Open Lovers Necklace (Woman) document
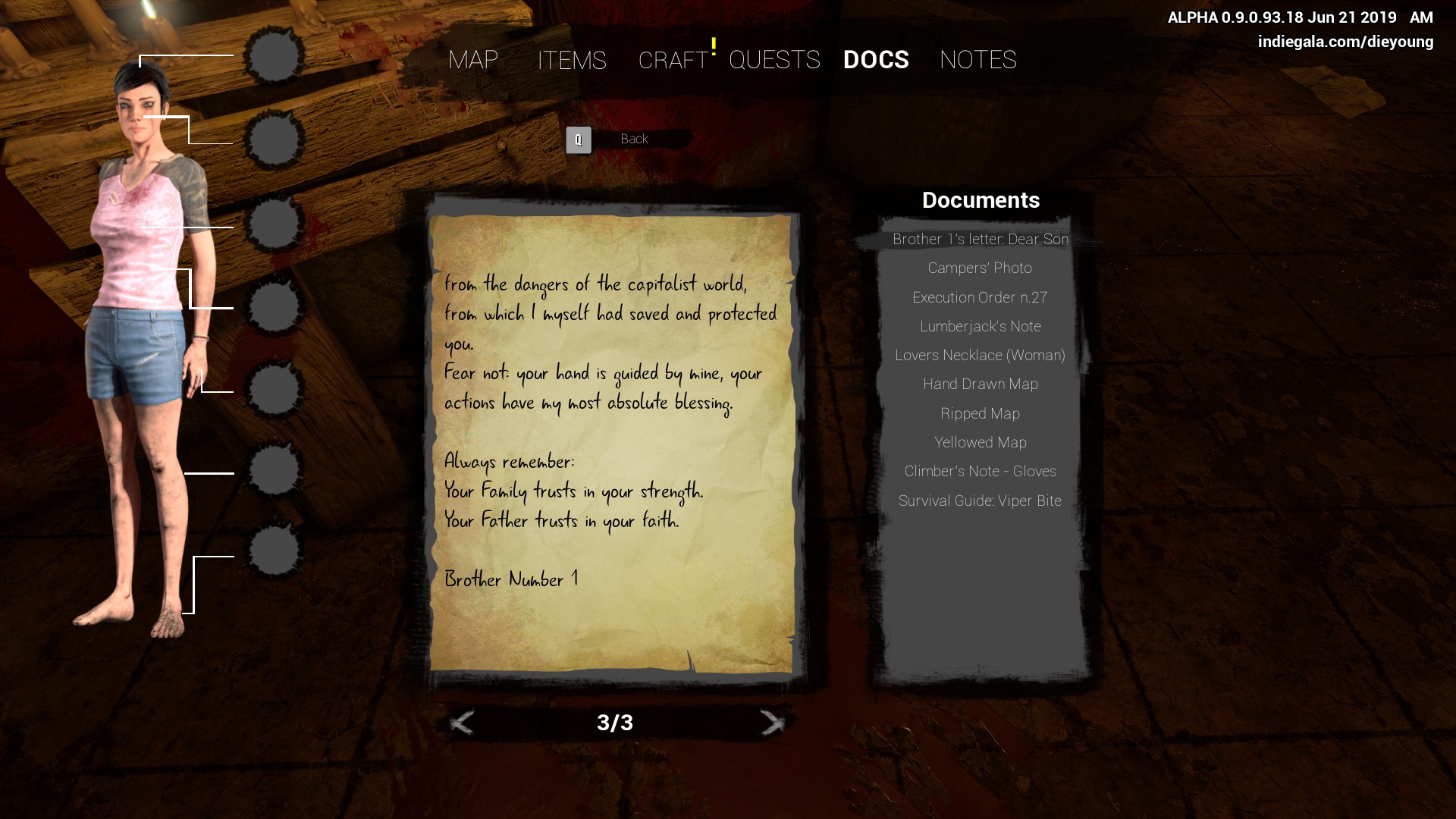 (x=980, y=355)
